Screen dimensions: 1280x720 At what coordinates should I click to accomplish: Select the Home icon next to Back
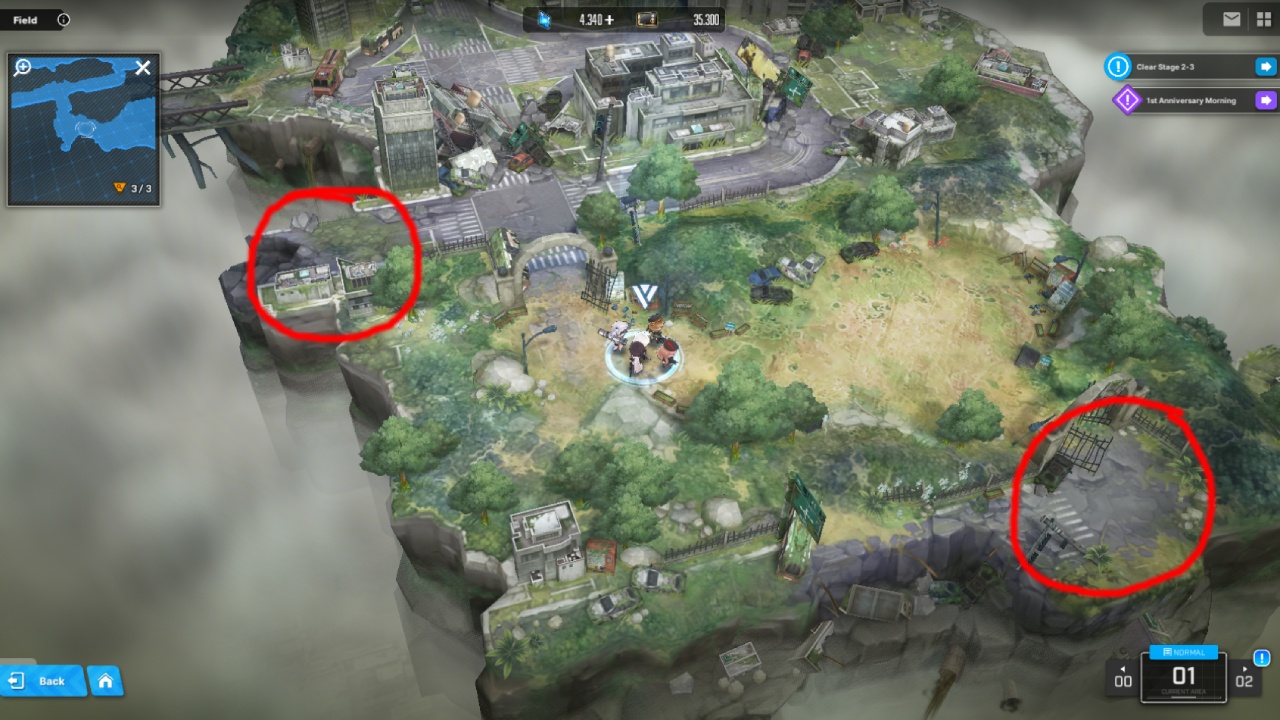click(x=104, y=681)
